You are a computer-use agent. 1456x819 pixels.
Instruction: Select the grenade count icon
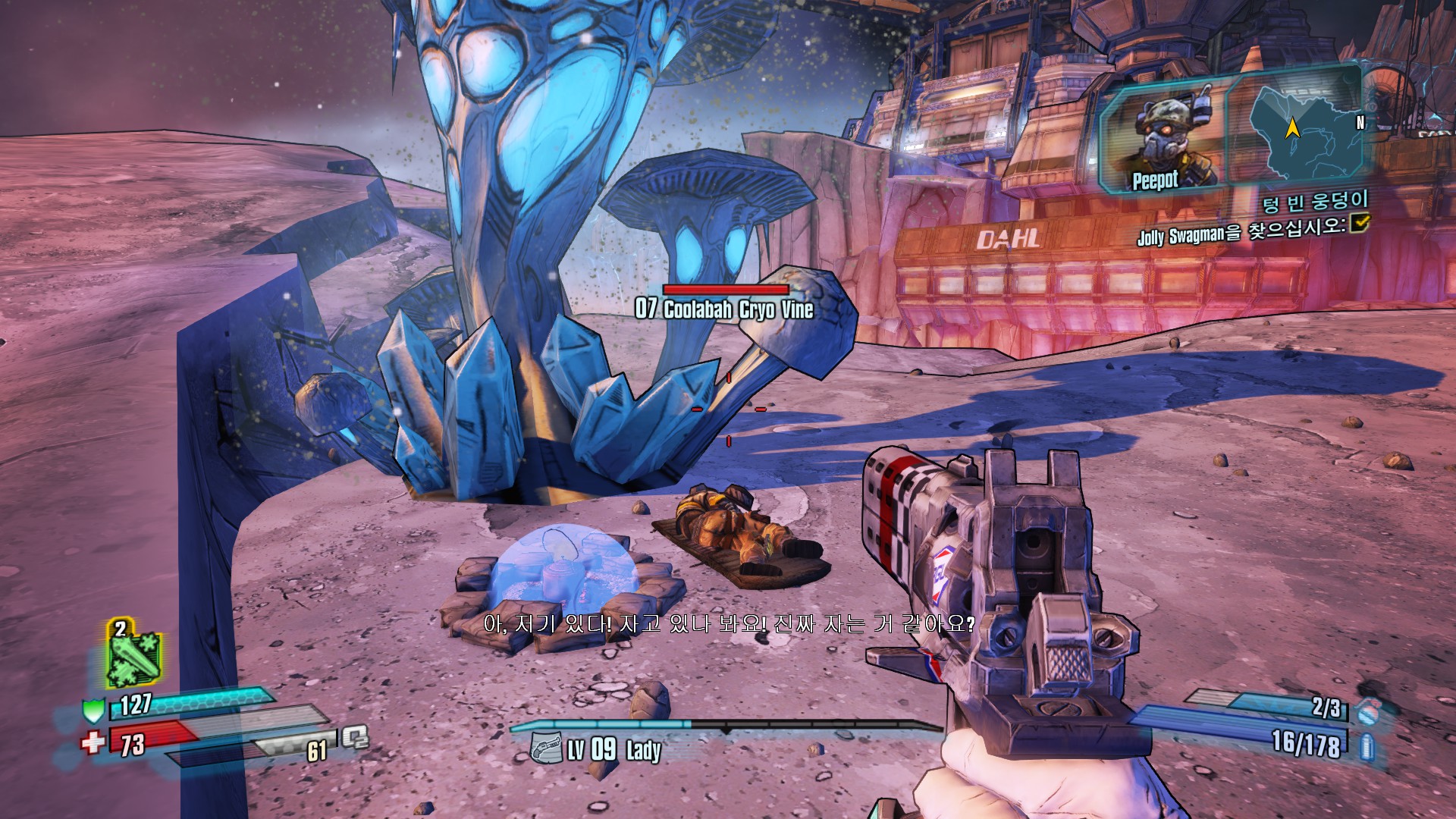click(x=1367, y=710)
